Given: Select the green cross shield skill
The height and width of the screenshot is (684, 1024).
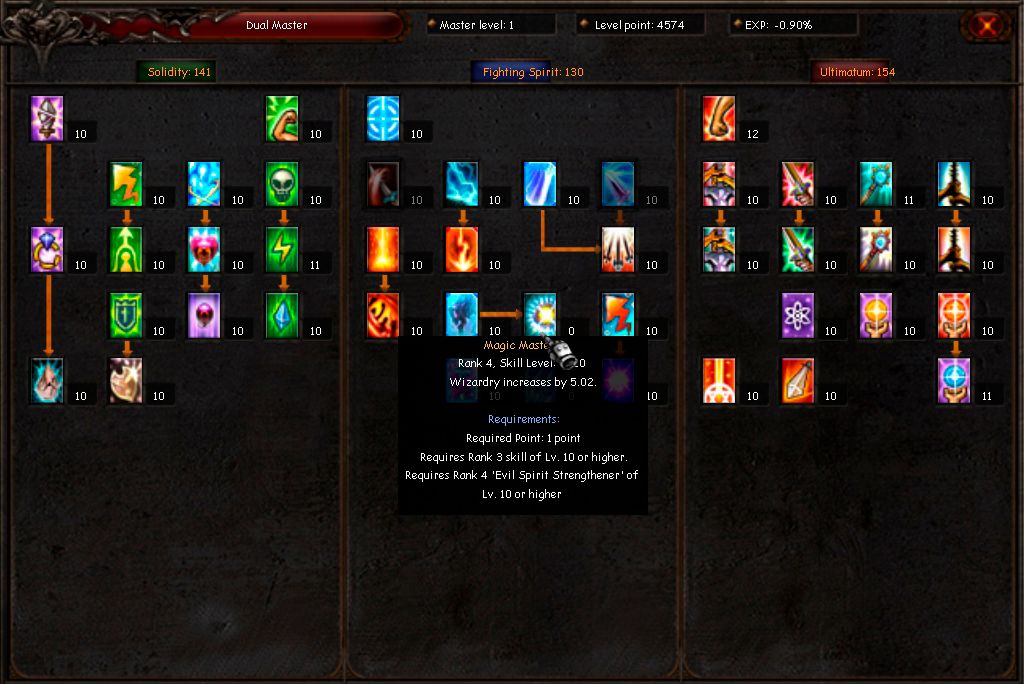Looking at the screenshot, I should tap(126, 316).
